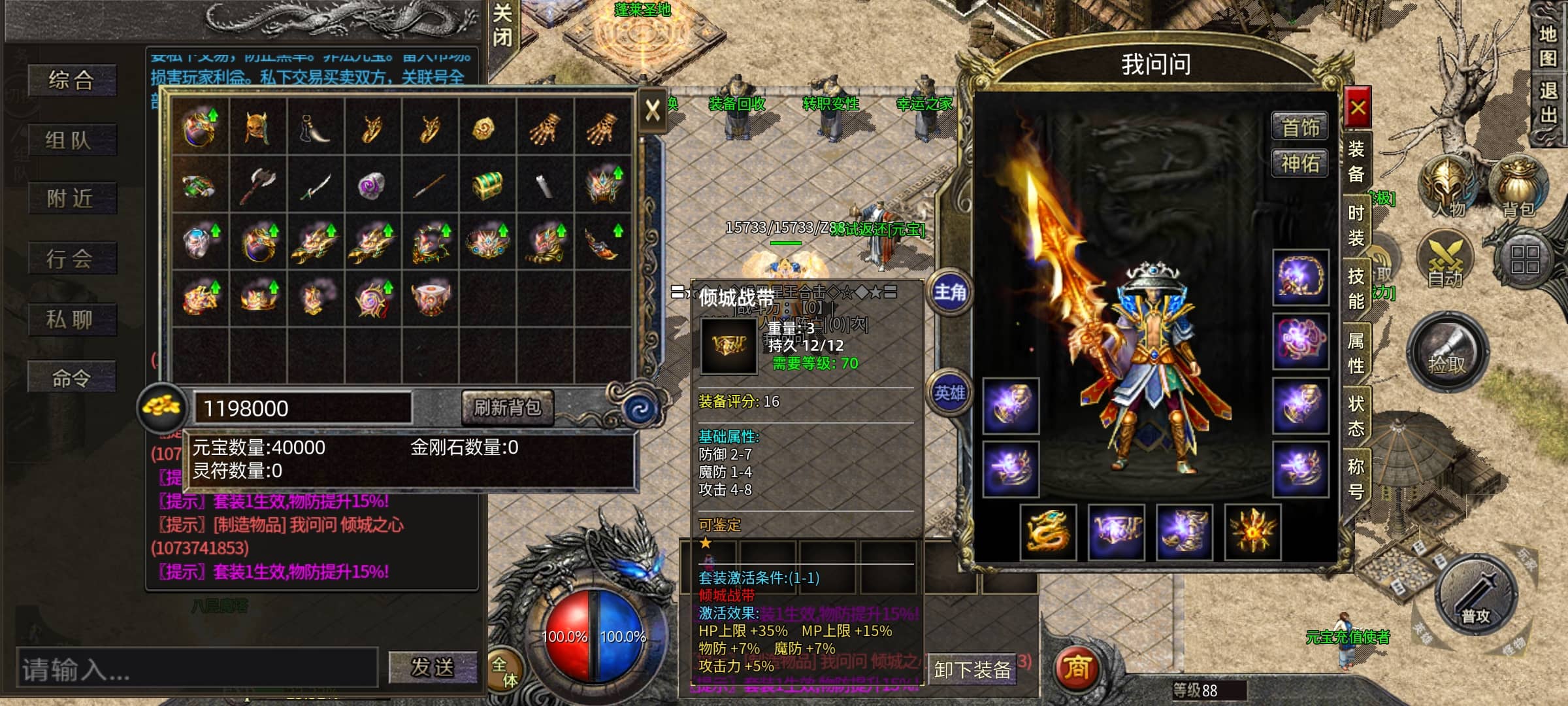Switch to the 时装 fashion tab
The width and height of the screenshot is (1568, 706).
[x=1356, y=225]
